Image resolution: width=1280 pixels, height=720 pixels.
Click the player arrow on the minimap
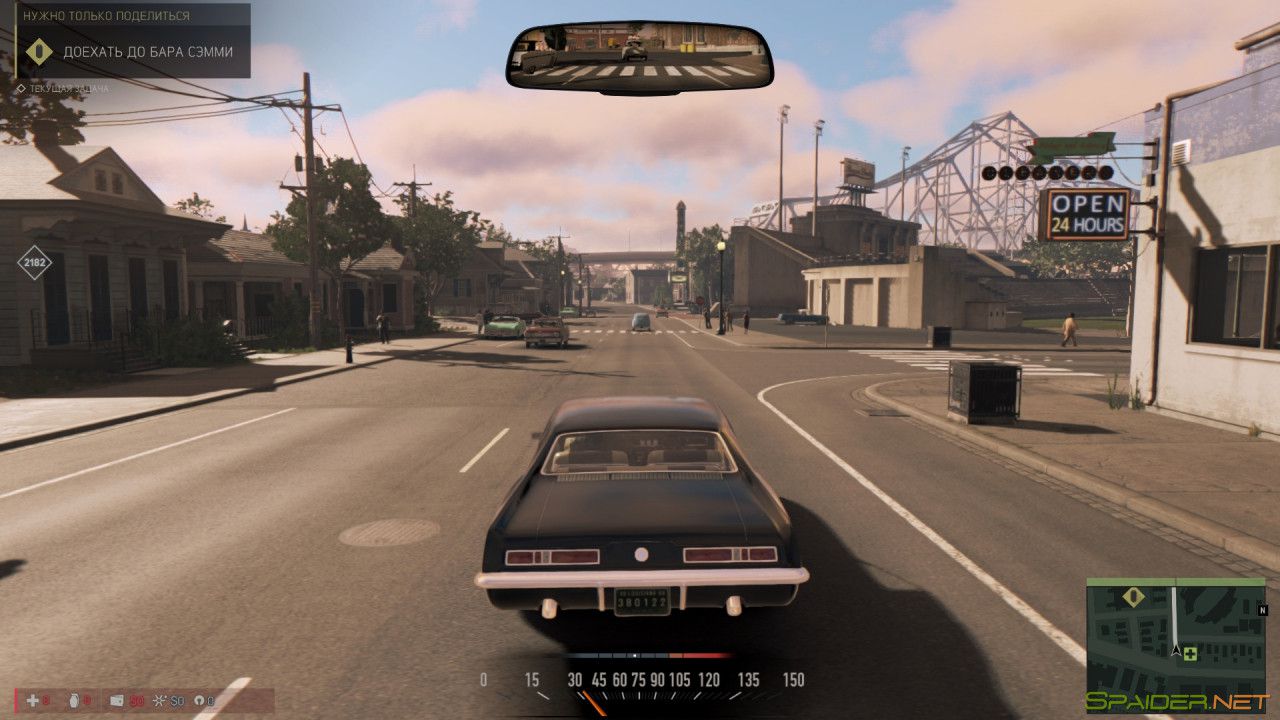pos(1175,651)
